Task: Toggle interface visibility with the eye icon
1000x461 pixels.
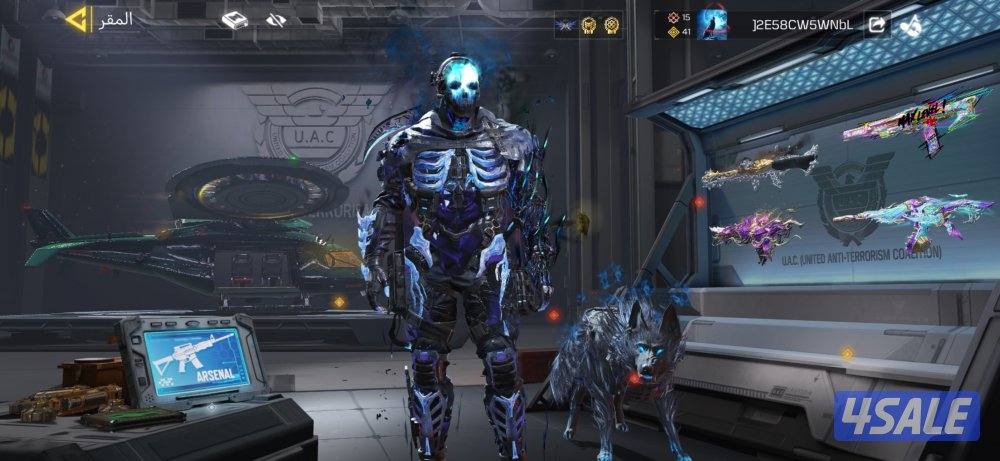Action: [x=277, y=20]
